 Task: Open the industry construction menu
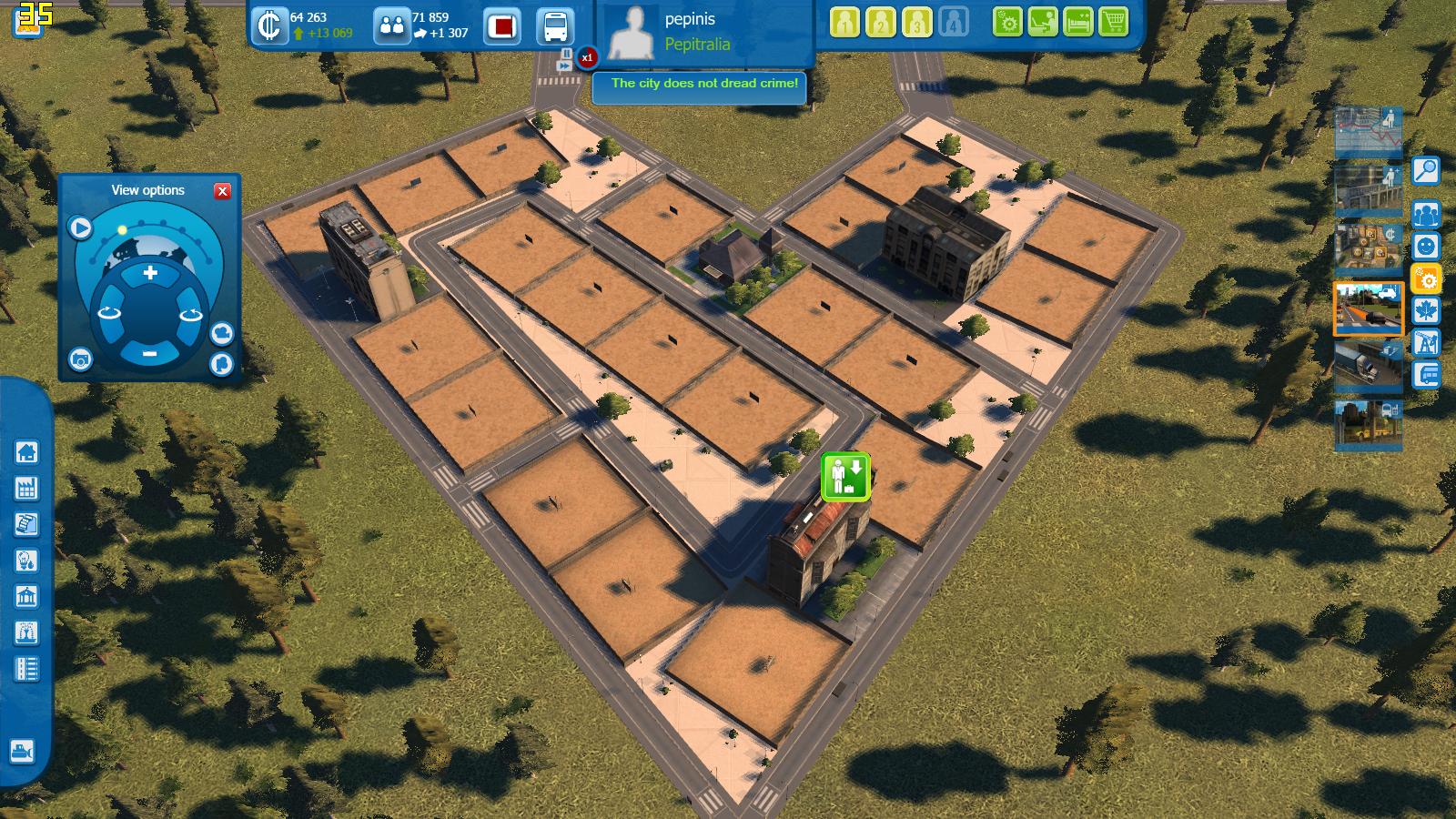pos(26,488)
